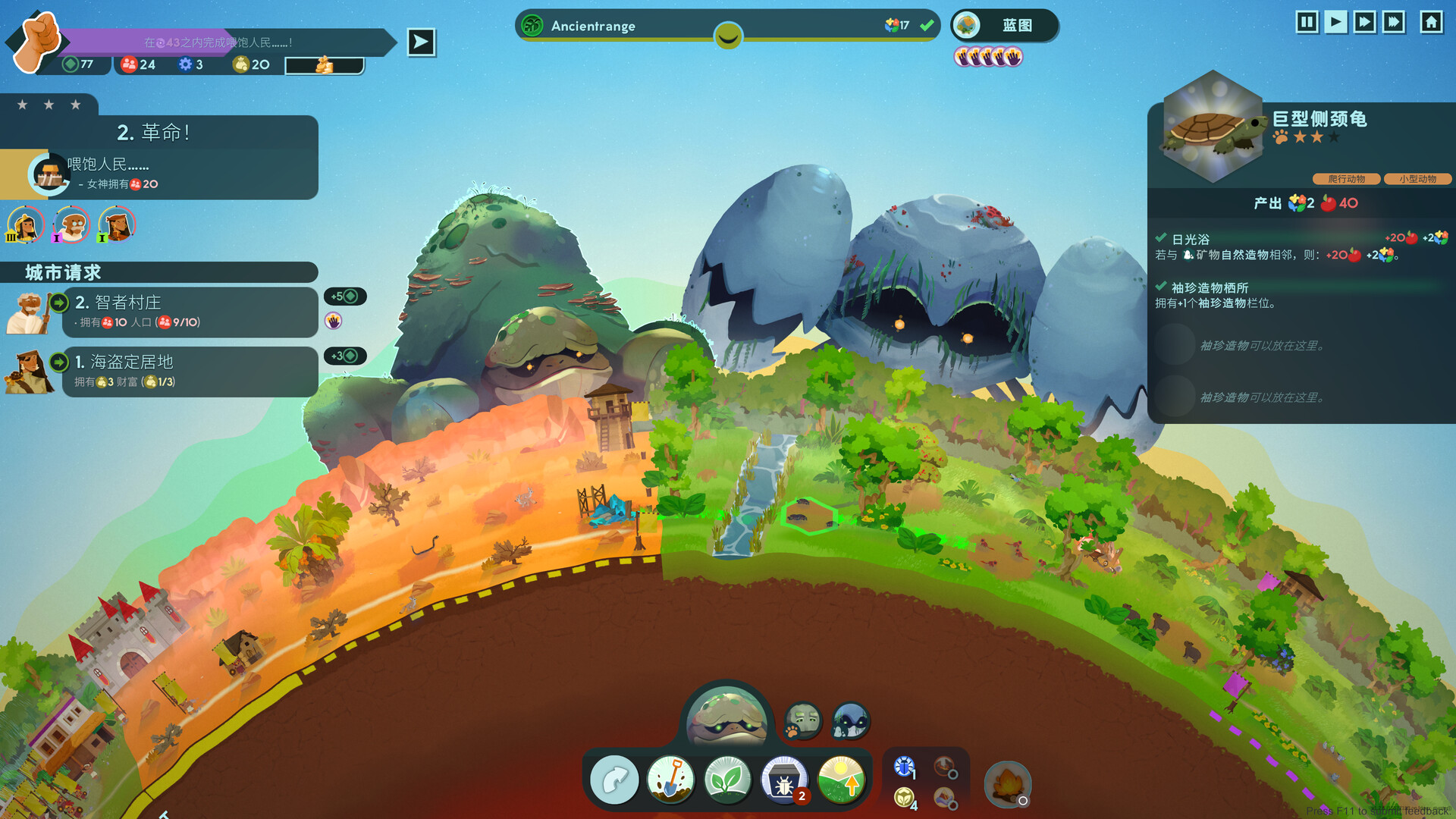Select the leaf plant-creation tool
The image size is (1456, 819).
click(730, 779)
